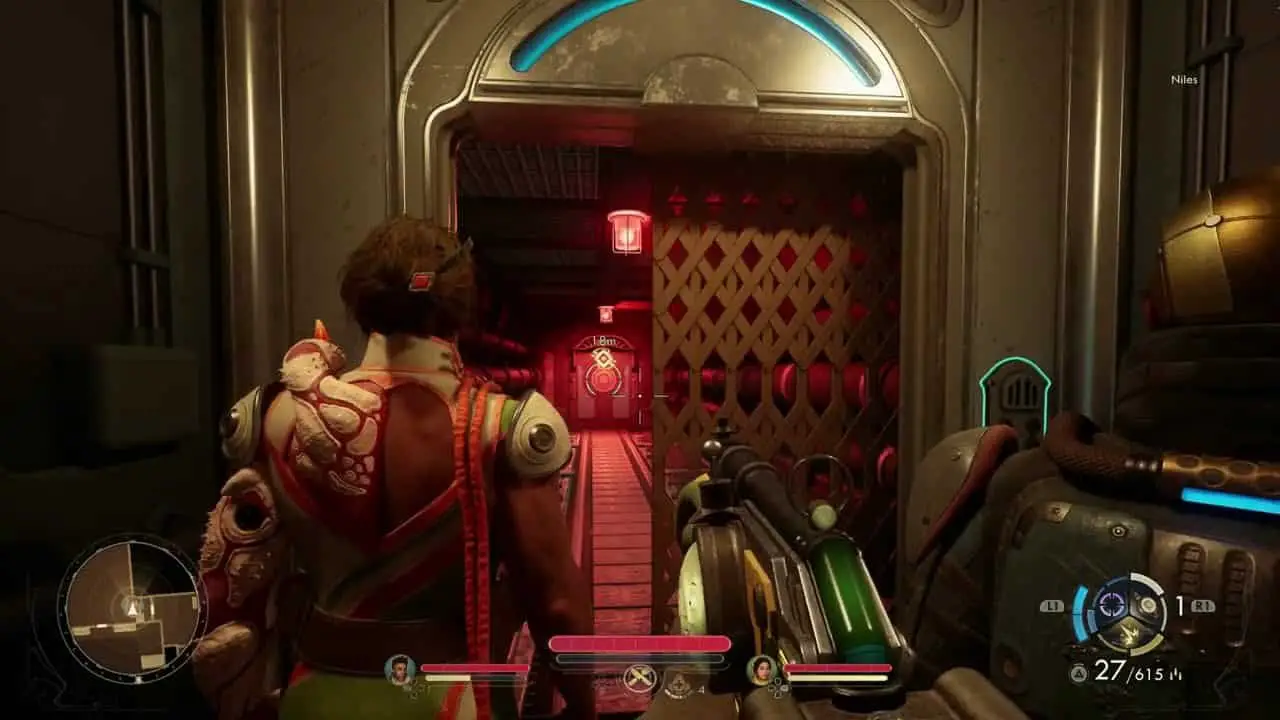Activate the crossed-tools ability icon

pyautogui.click(x=637, y=678)
